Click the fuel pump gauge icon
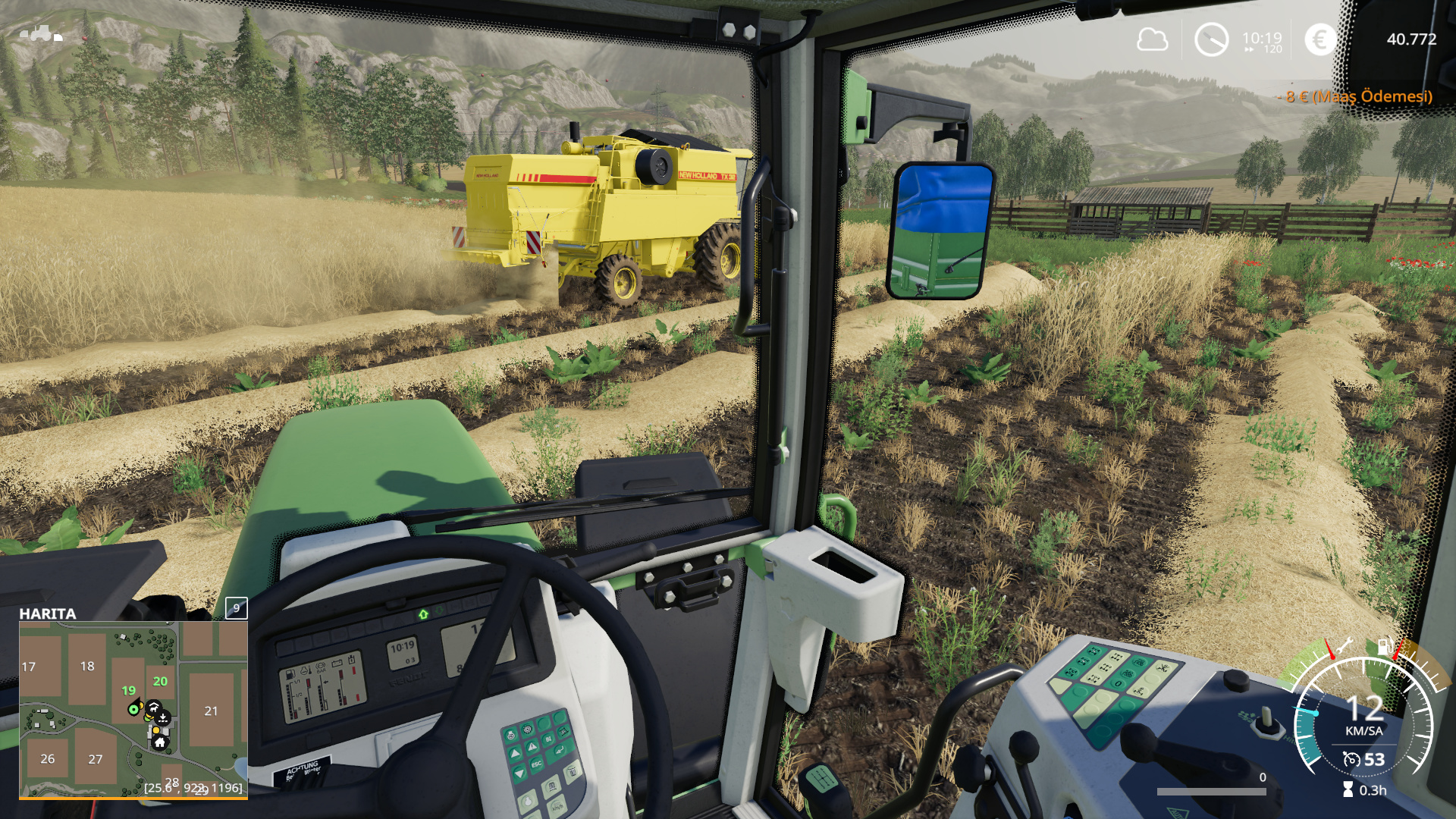1456x819 pixels. [x=1384, y=647]
